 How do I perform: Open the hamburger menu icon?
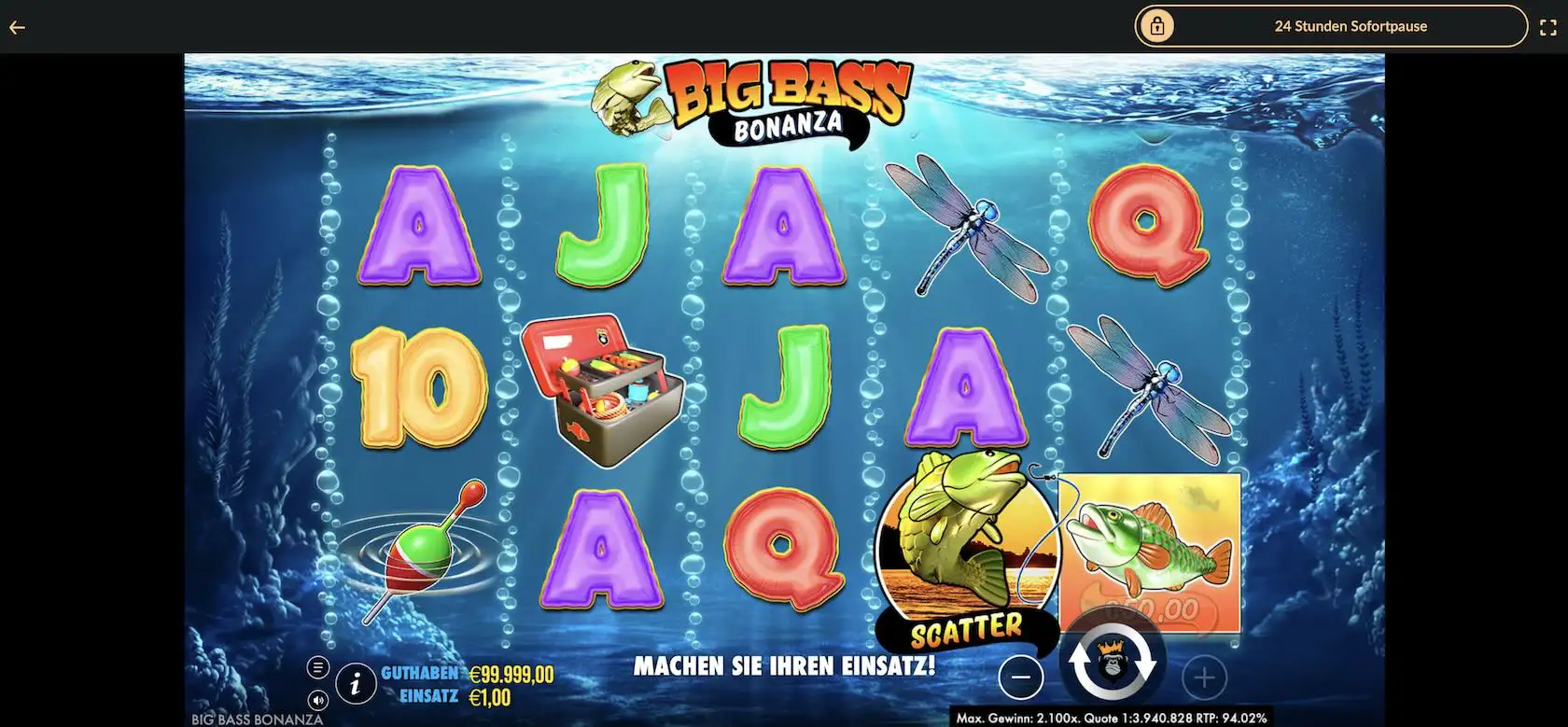(318, 667)
